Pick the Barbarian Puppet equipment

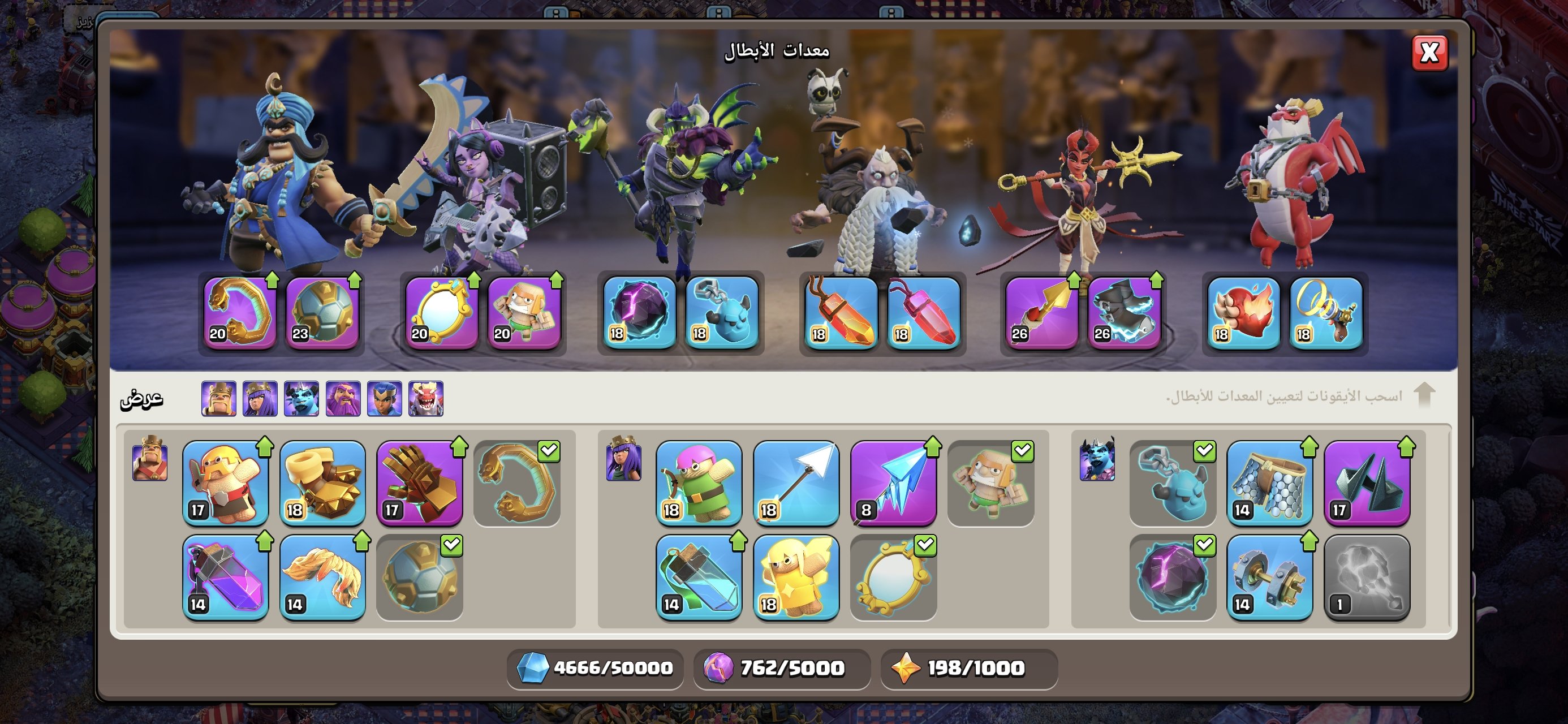pos(225,483)
